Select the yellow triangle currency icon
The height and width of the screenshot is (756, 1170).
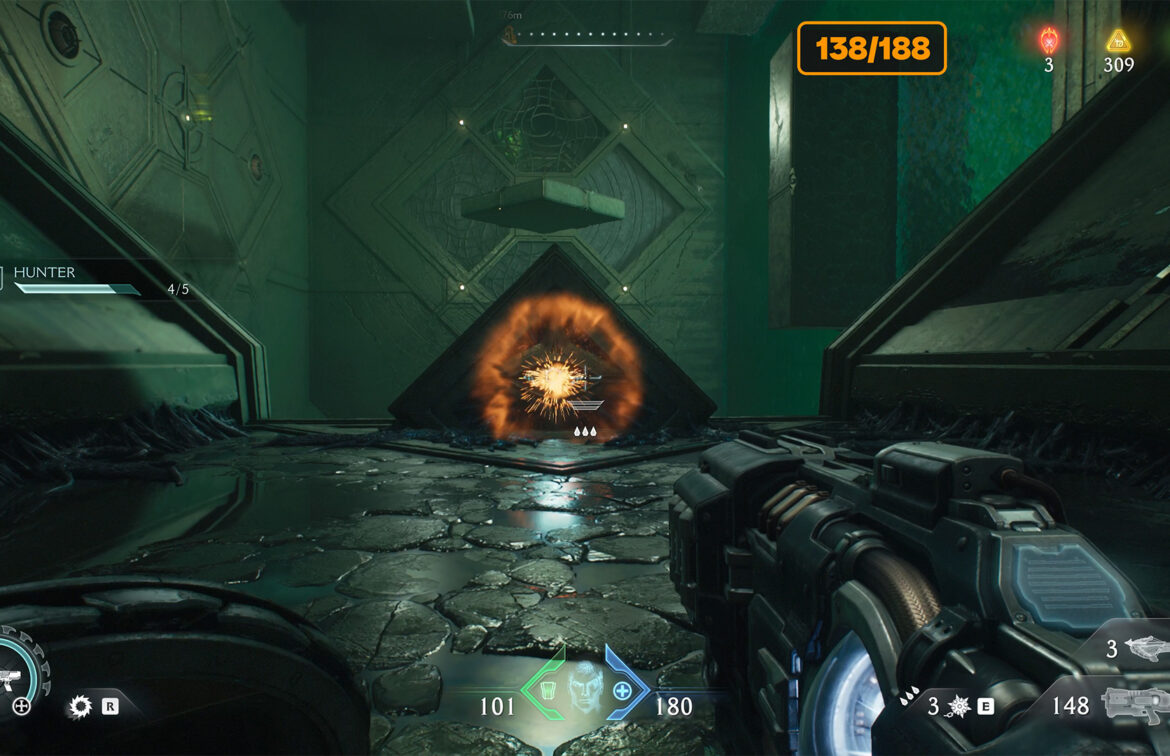(x=1118, y=41)
